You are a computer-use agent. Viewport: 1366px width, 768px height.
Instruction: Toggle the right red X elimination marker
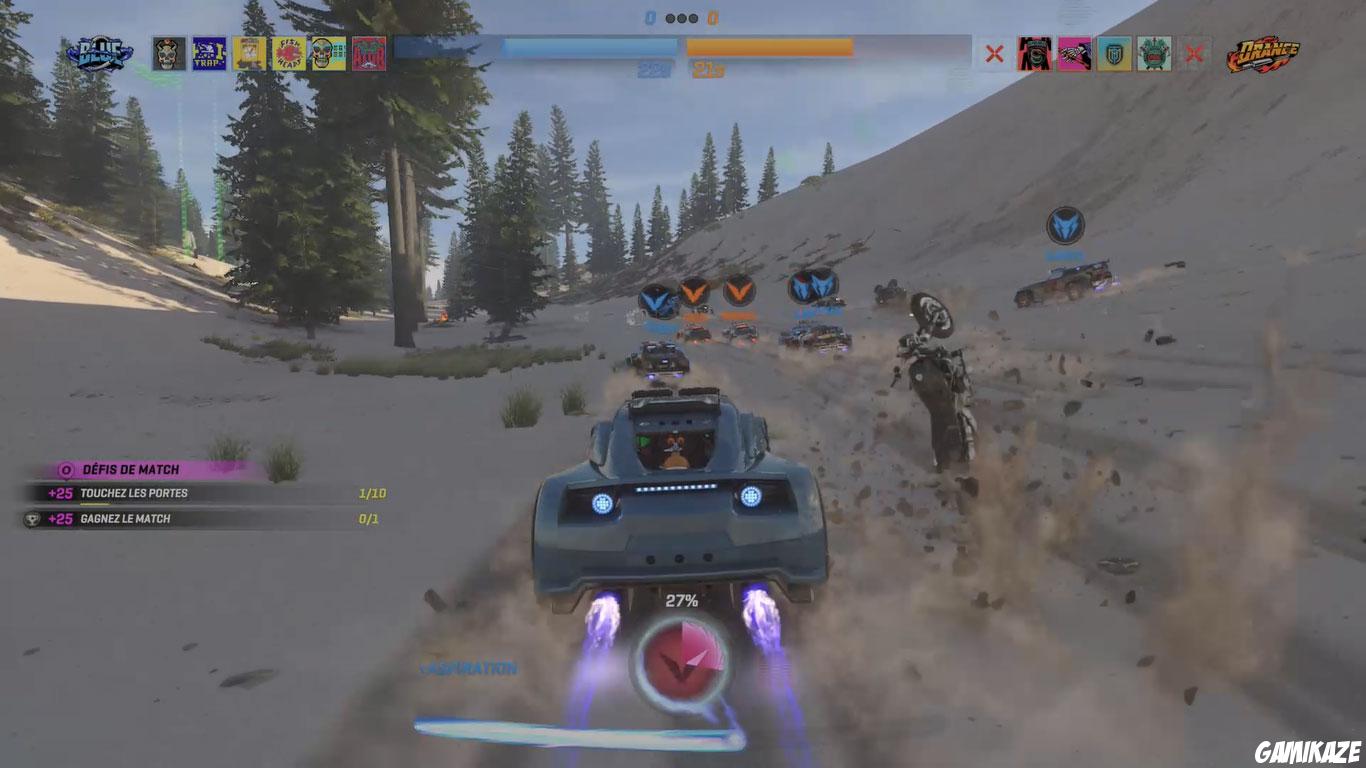coord(1192,55)
